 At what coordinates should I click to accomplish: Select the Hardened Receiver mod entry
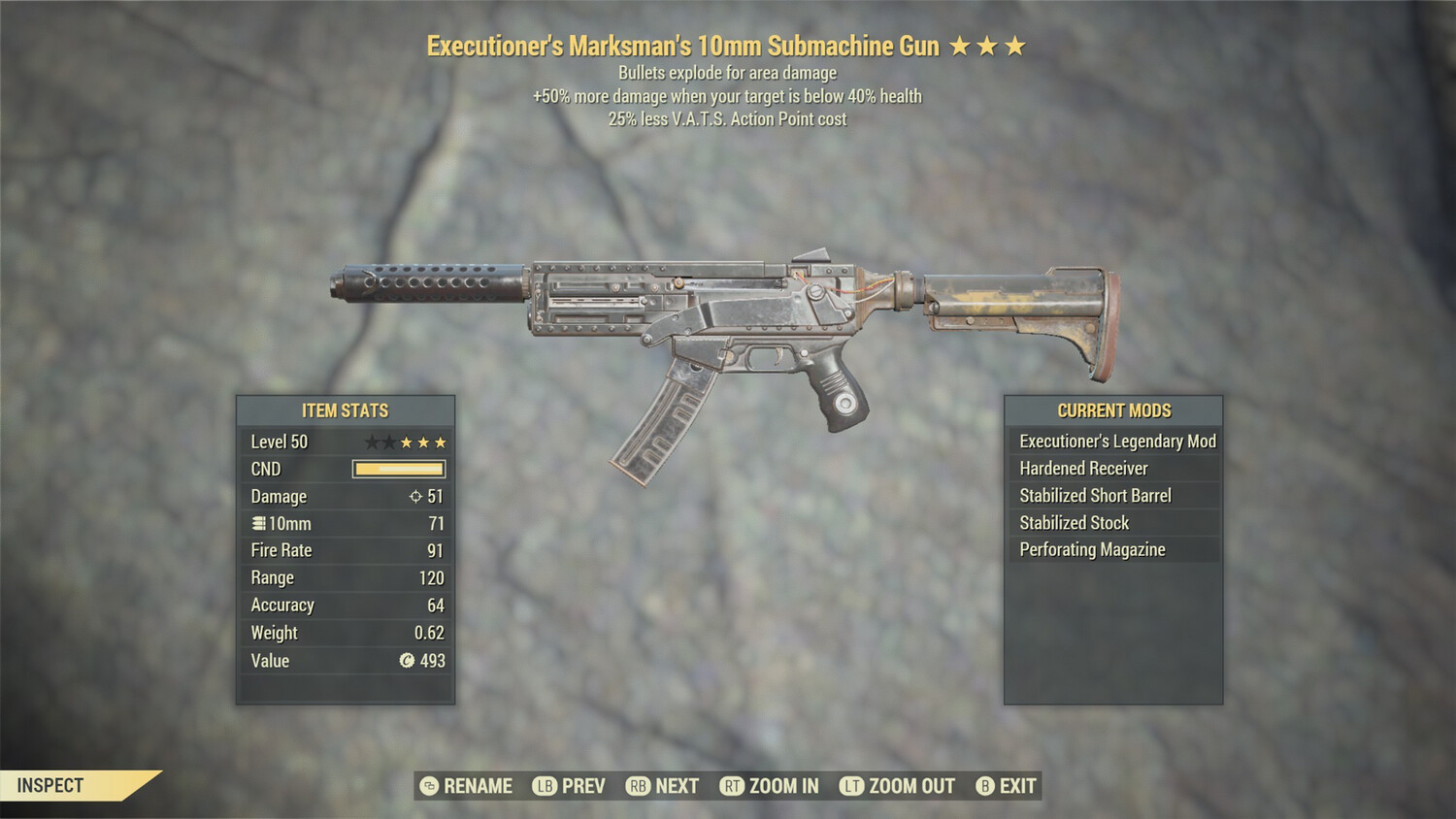pyautogui.click(x=1082, y=468)
